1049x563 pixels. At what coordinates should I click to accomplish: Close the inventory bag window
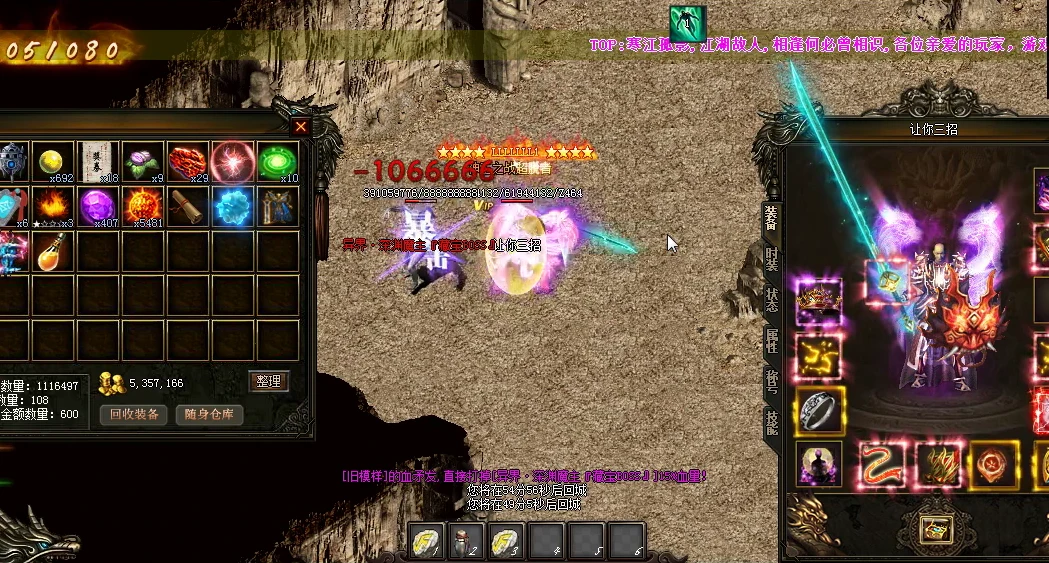[x=301, y=127]
